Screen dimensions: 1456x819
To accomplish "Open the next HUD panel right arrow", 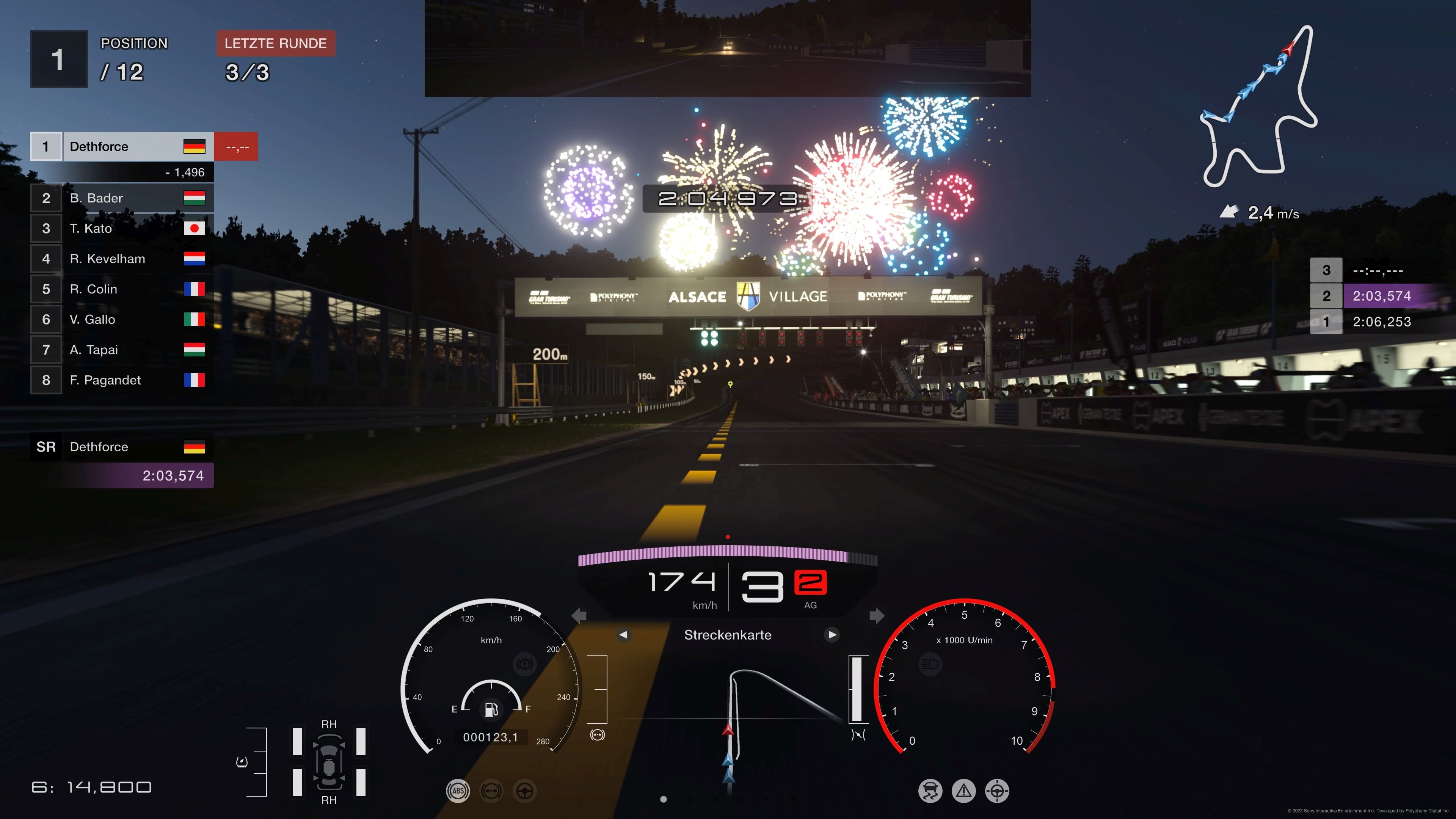I will tap(877, 616).
